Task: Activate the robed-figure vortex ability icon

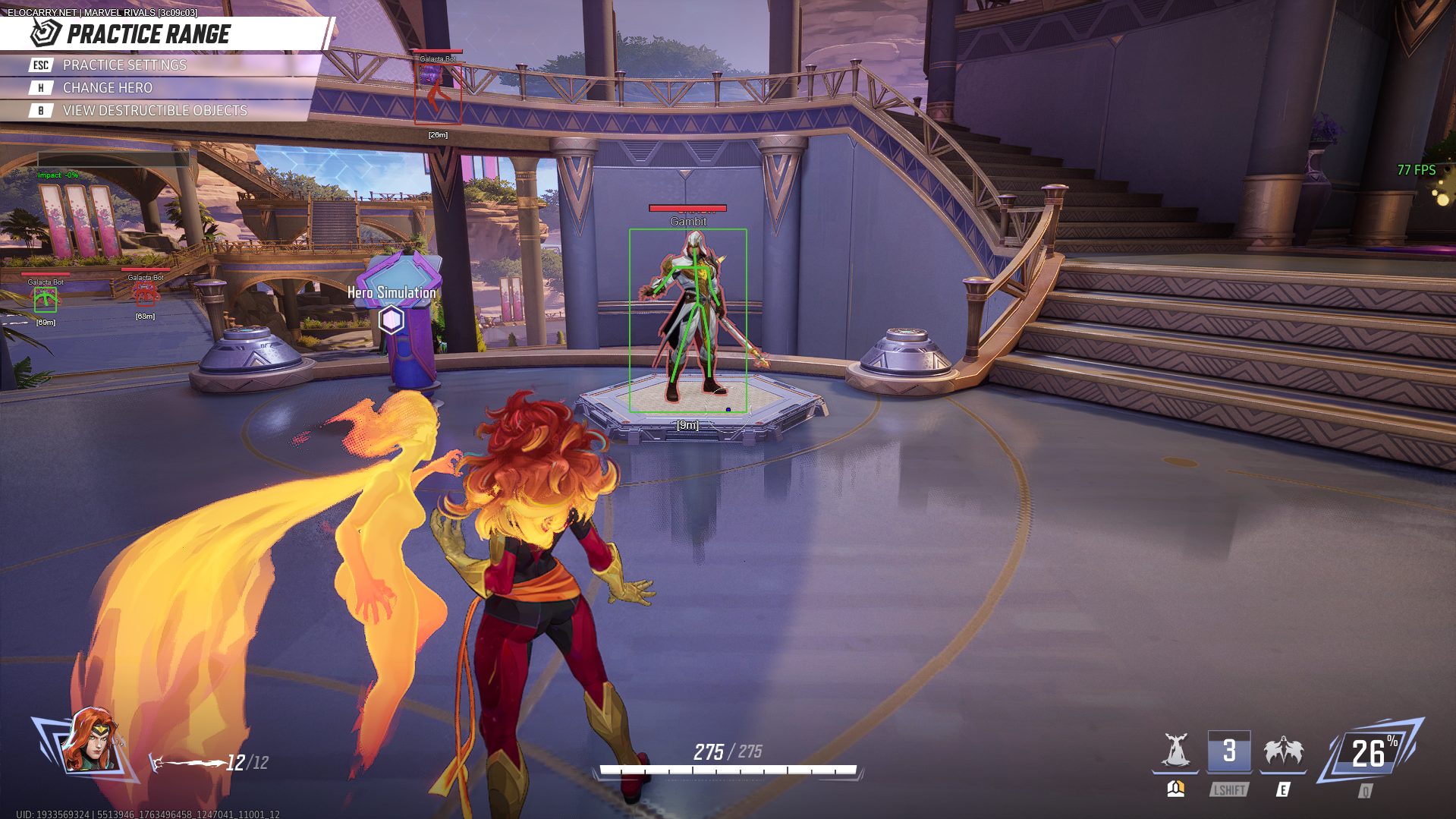Action: coord(1175,751)
